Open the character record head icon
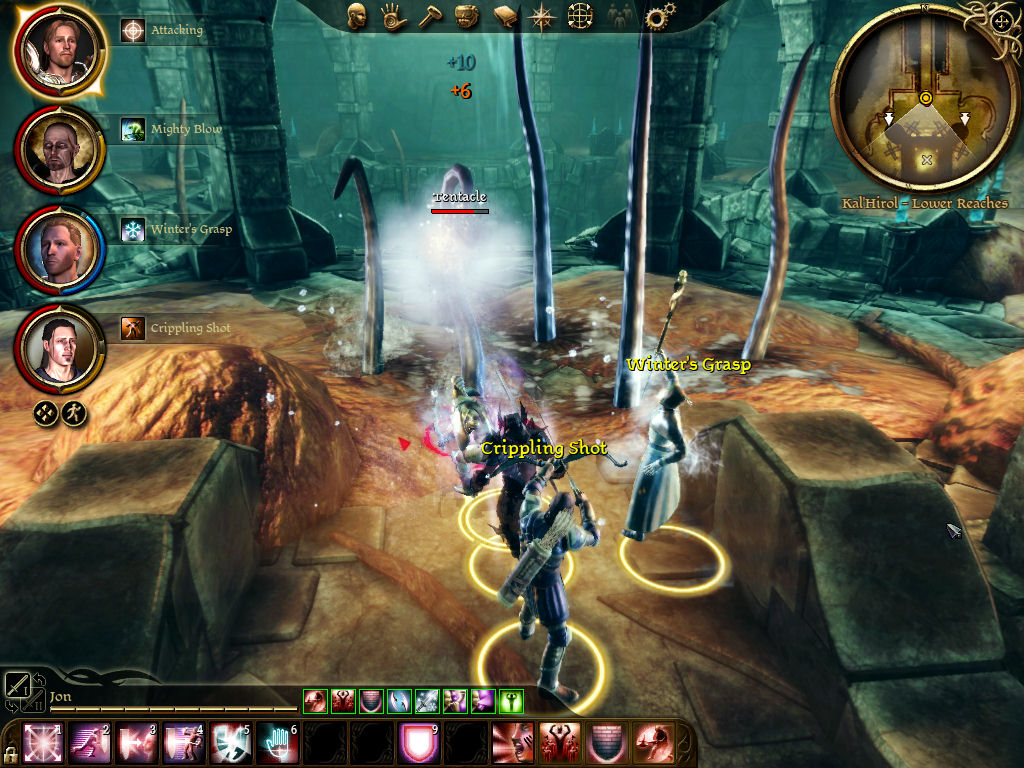Viewport: 1024px width, 768px height. (356, 16)
